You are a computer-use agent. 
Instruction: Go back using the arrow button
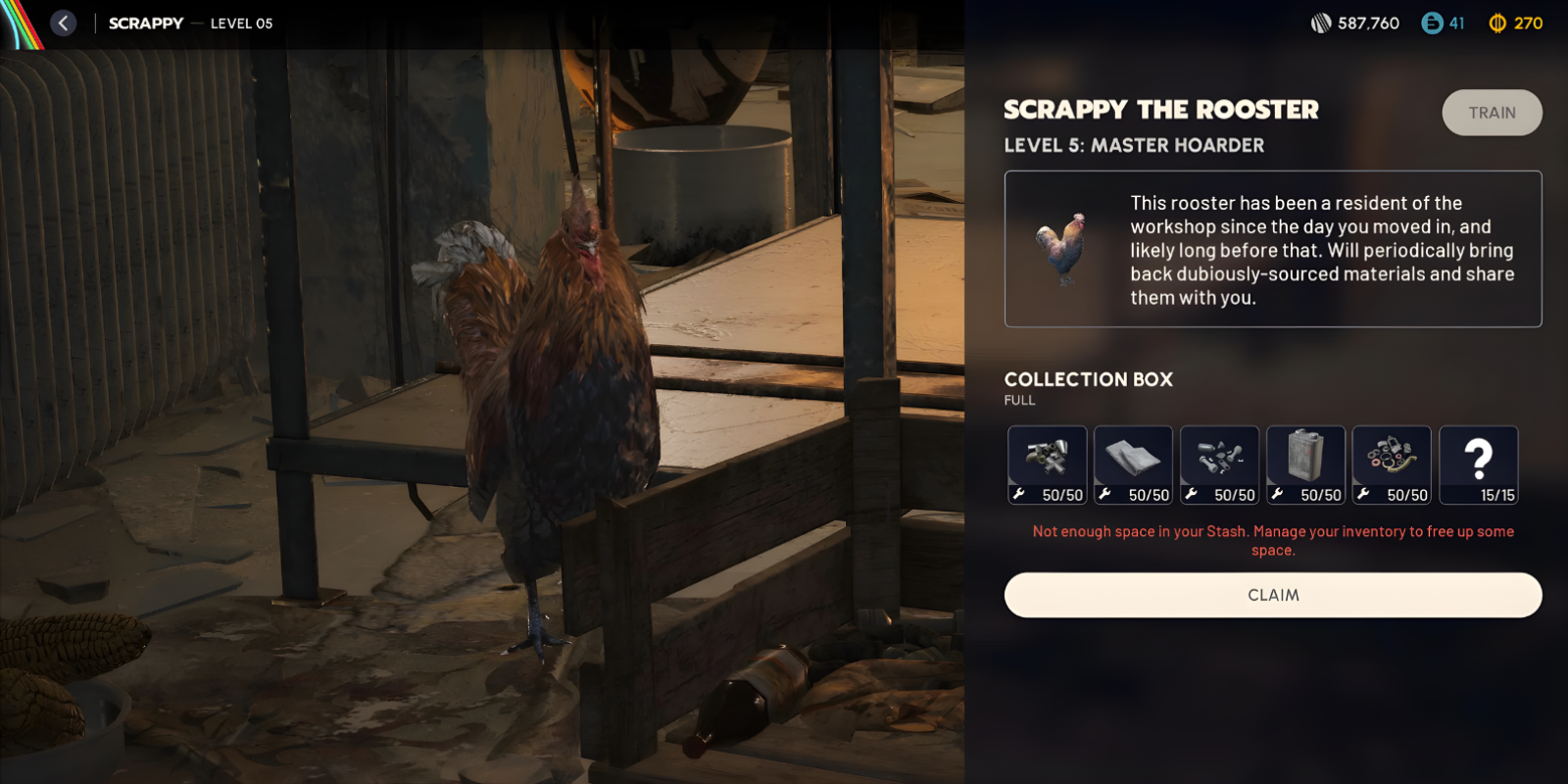click(64, 23)
